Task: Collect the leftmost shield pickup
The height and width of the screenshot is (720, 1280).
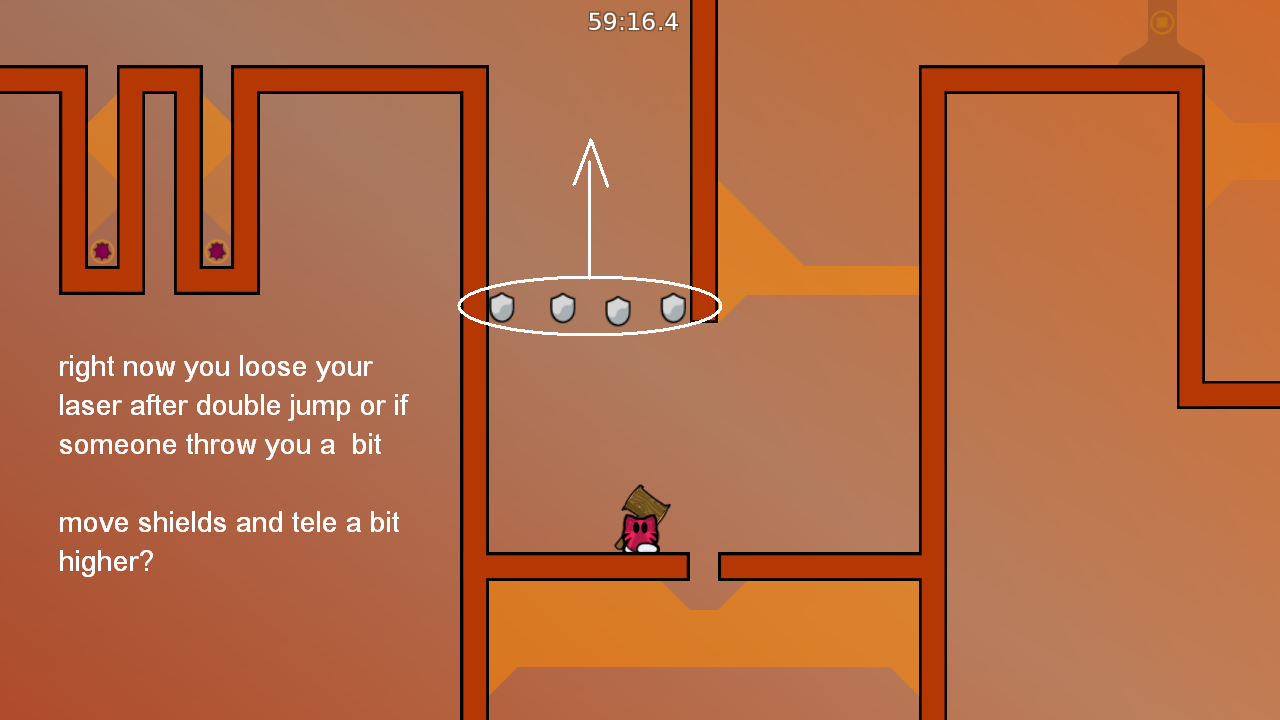Action: (x=500, y=308)
